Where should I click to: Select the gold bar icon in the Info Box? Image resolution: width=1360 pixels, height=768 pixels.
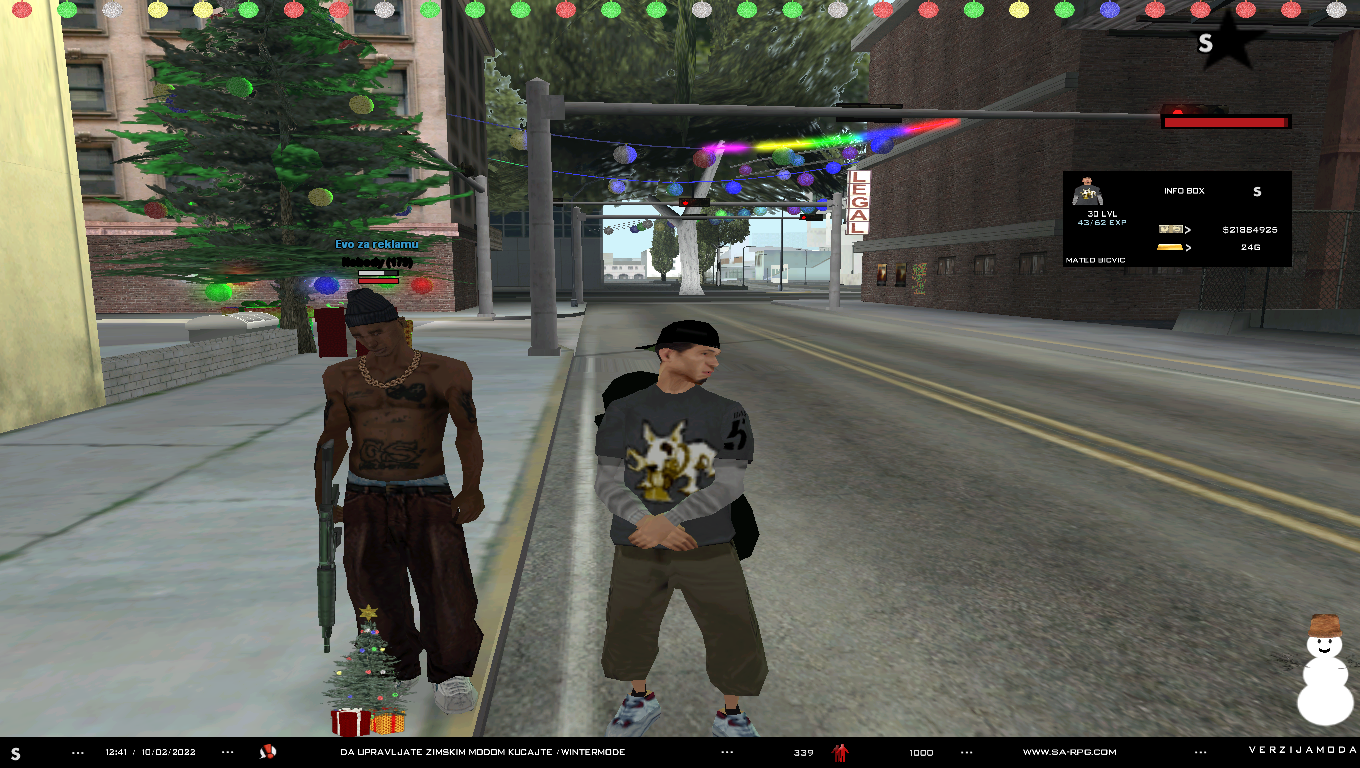click(x=1170, y=247)
